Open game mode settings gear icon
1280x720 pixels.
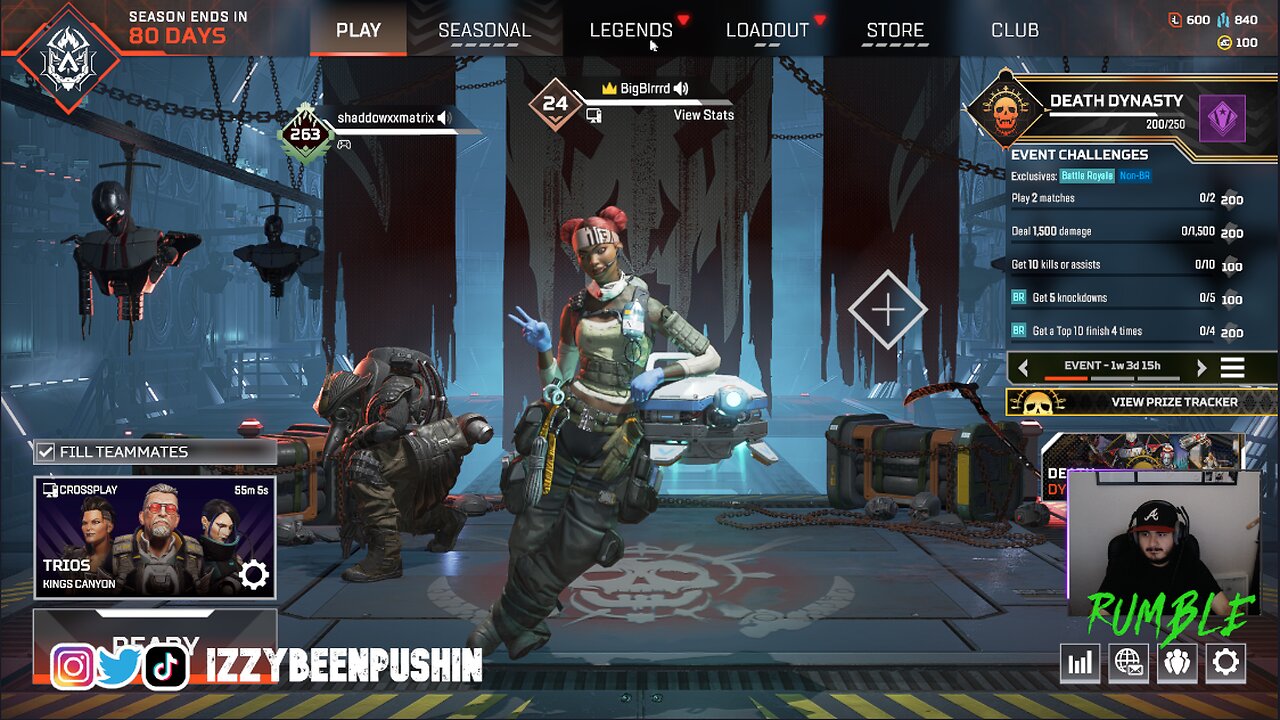click(x=254, y=575)
